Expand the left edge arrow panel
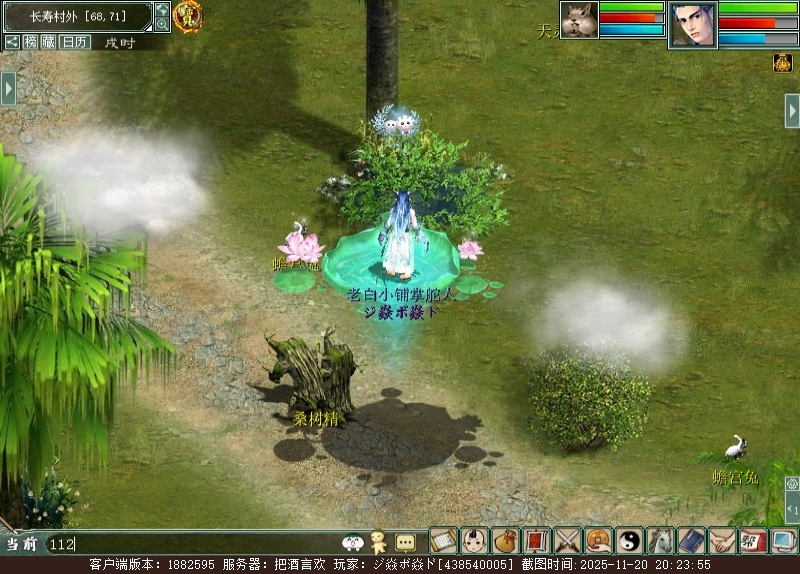This screenshot has height=574, width=800. pyautogui.click(x=8, y=88)
